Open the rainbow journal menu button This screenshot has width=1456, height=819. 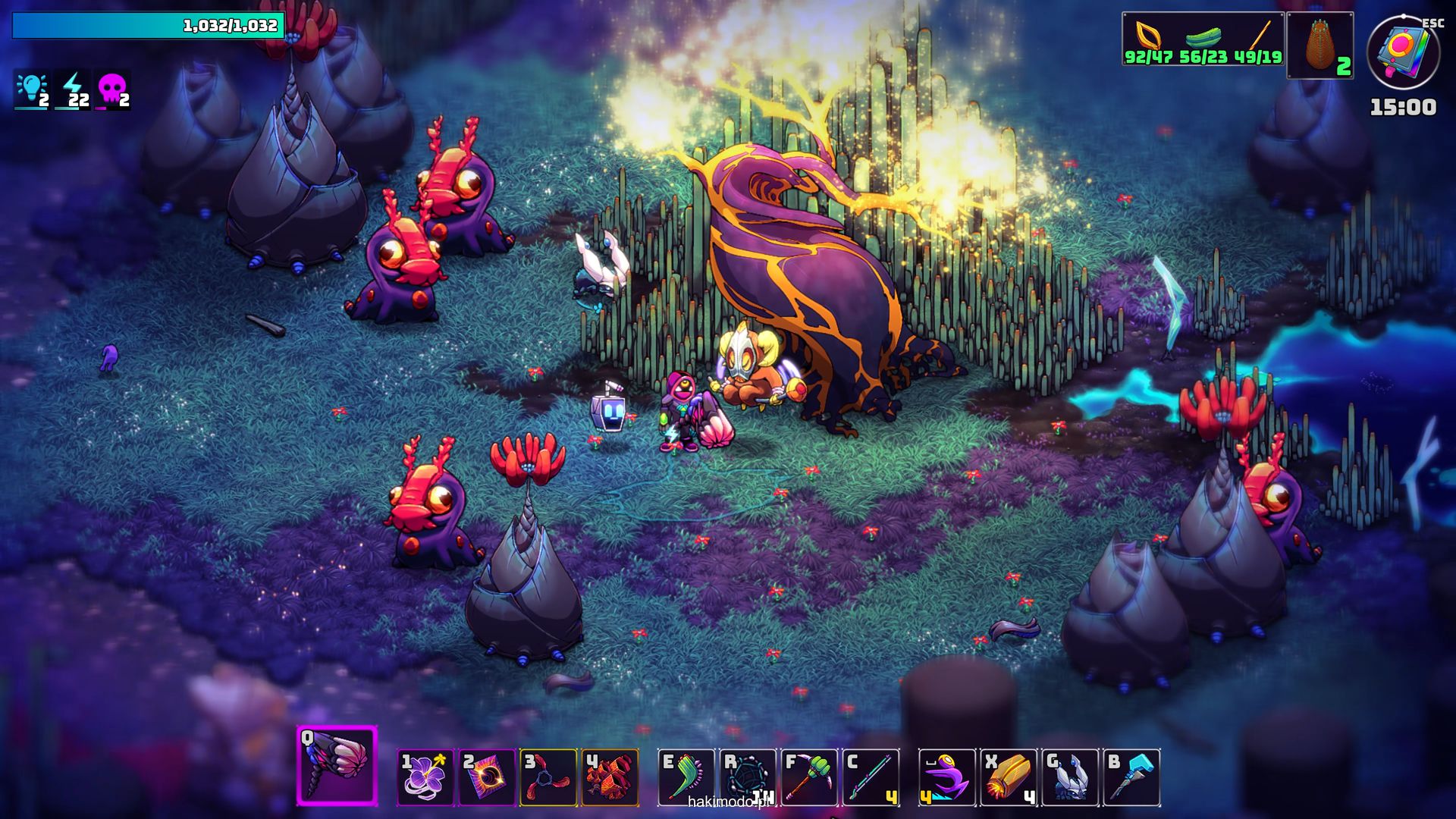(1402, 52)
